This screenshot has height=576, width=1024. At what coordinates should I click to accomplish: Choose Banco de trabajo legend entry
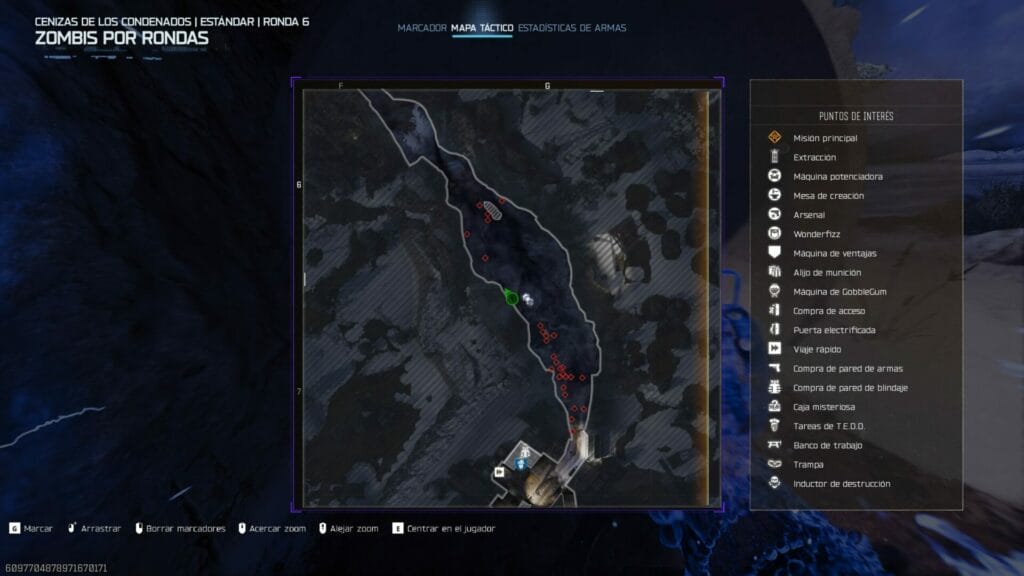tap(827, 445)
